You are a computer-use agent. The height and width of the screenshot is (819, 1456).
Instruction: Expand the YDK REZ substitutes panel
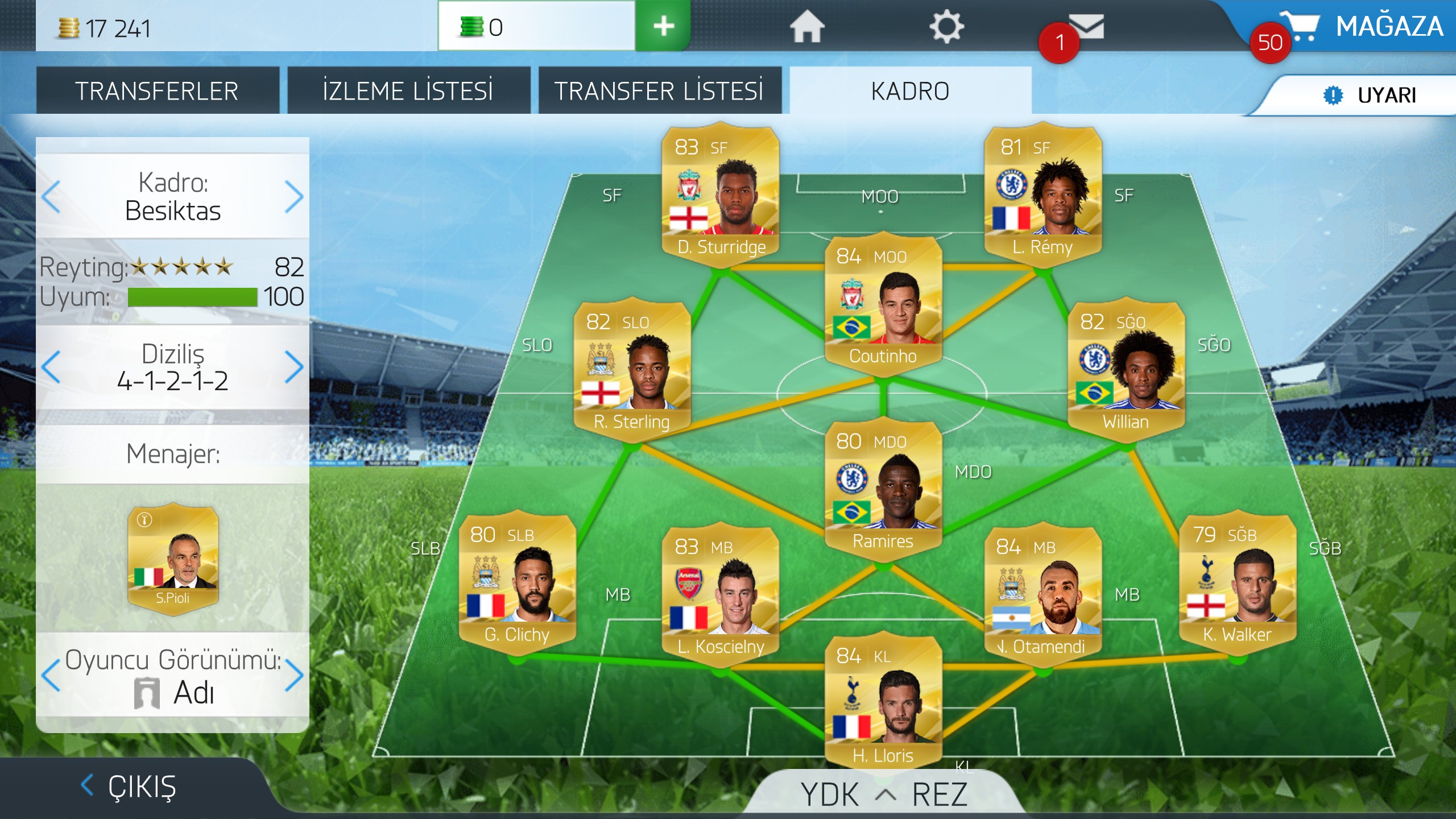pos(884,794)
